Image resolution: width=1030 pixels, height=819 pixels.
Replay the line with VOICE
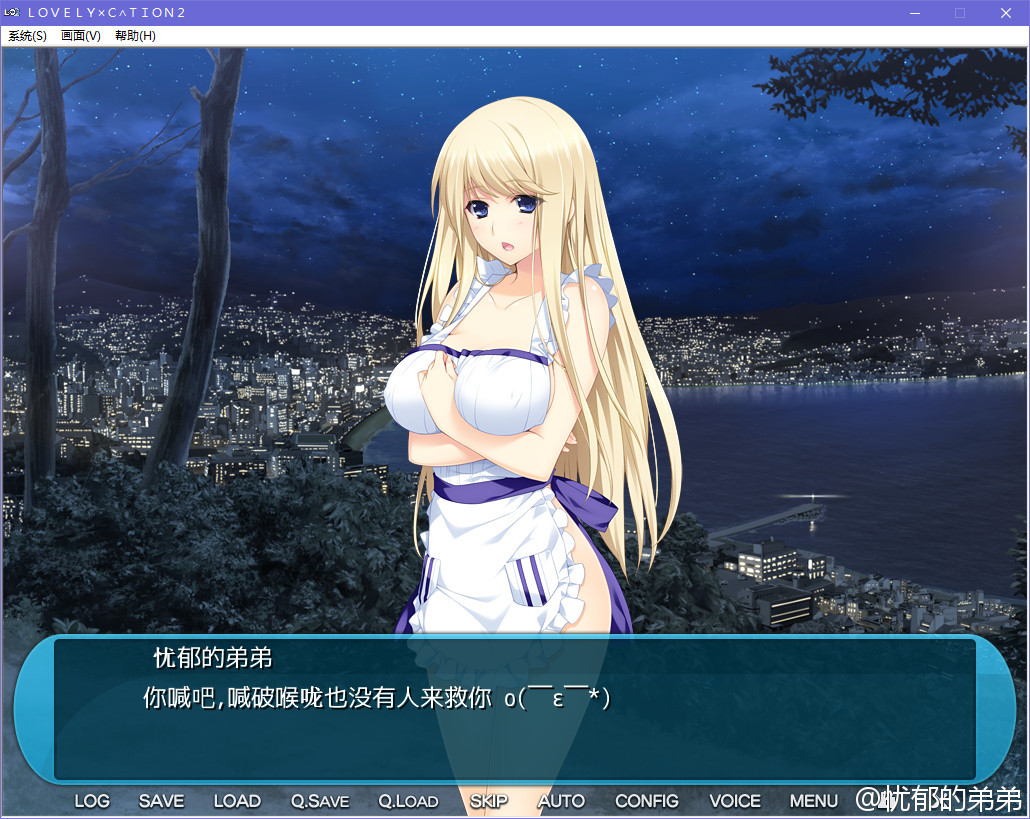[735, 801]
